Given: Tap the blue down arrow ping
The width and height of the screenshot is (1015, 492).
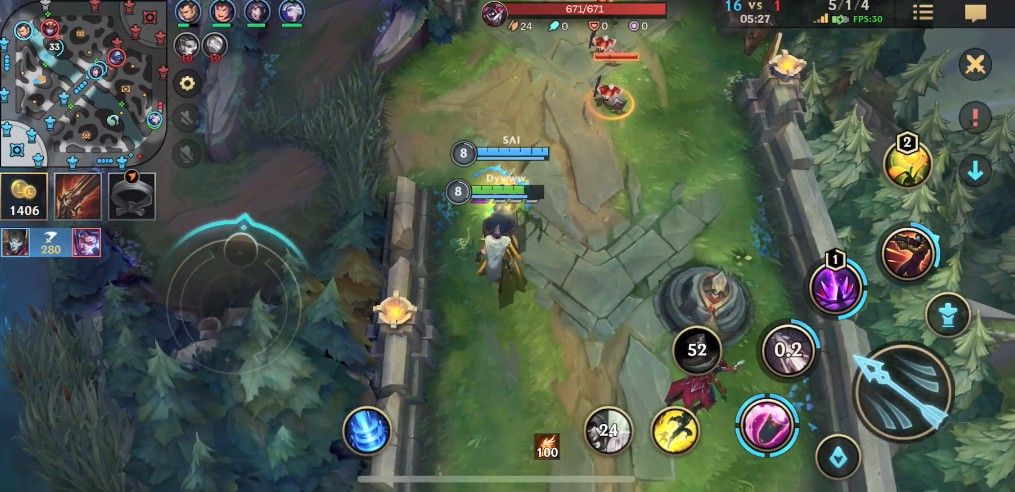Looking at the screenshot, I should 974,169.
